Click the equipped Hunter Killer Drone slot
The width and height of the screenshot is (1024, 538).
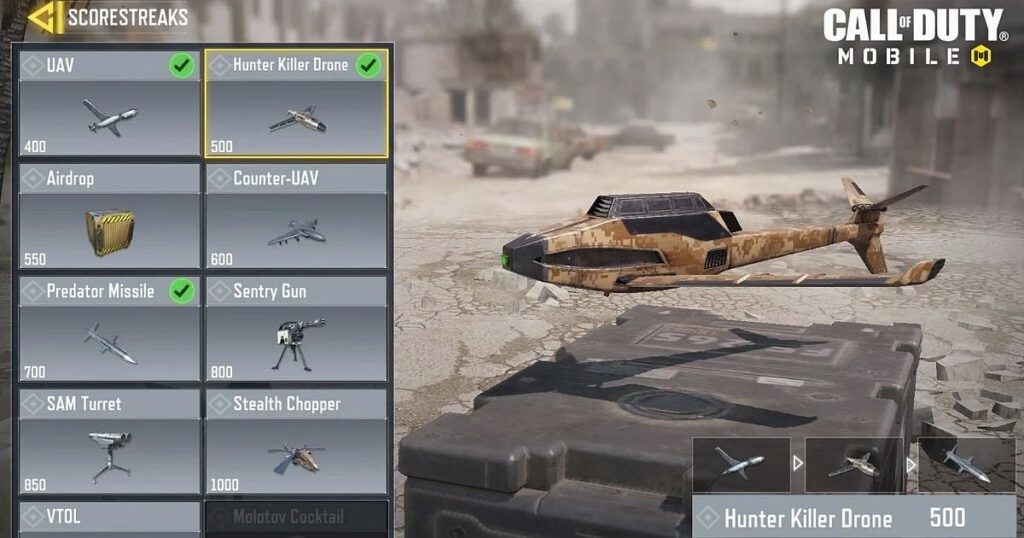(853, 464)
